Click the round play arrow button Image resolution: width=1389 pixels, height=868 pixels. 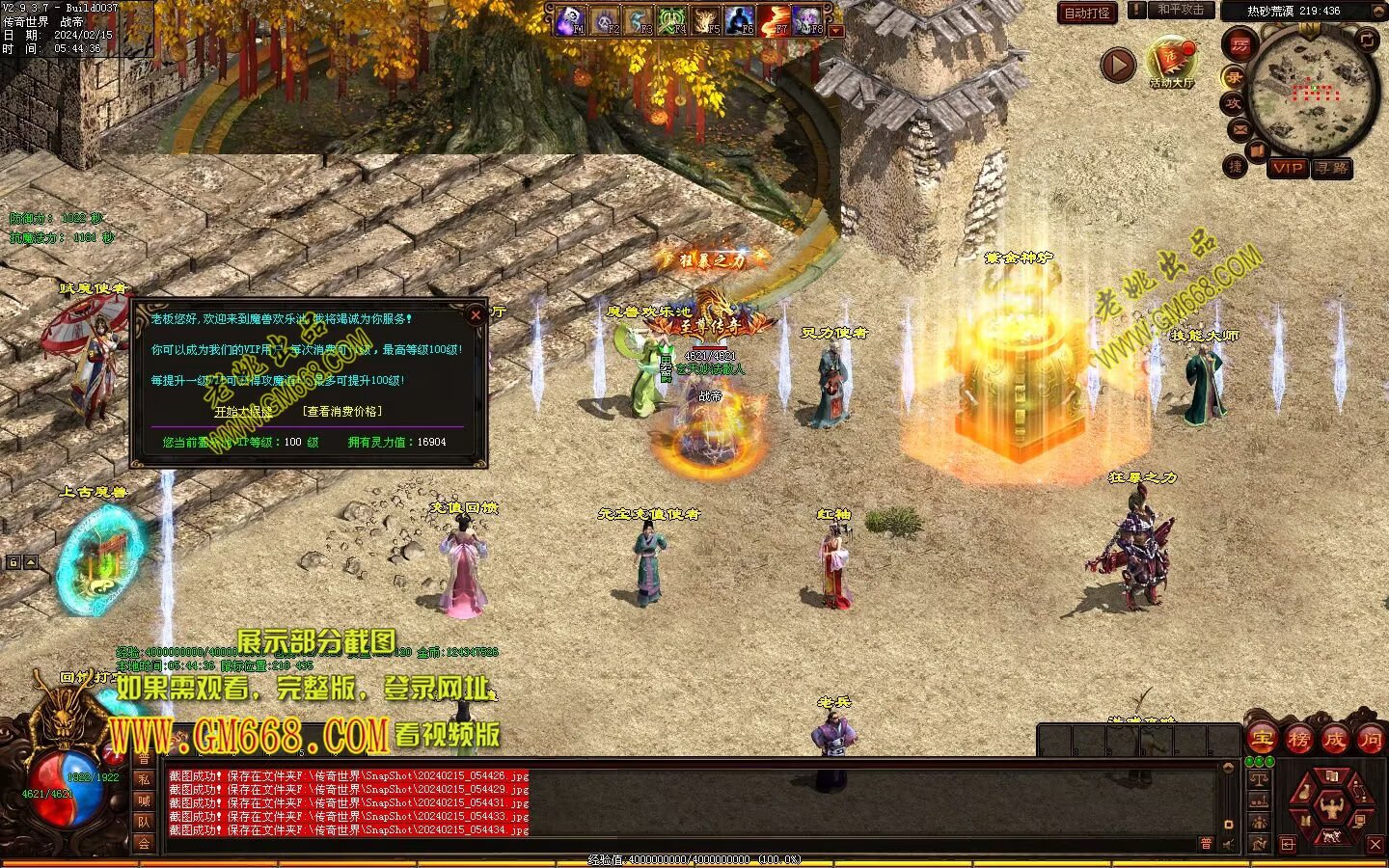pos(1118,66)
